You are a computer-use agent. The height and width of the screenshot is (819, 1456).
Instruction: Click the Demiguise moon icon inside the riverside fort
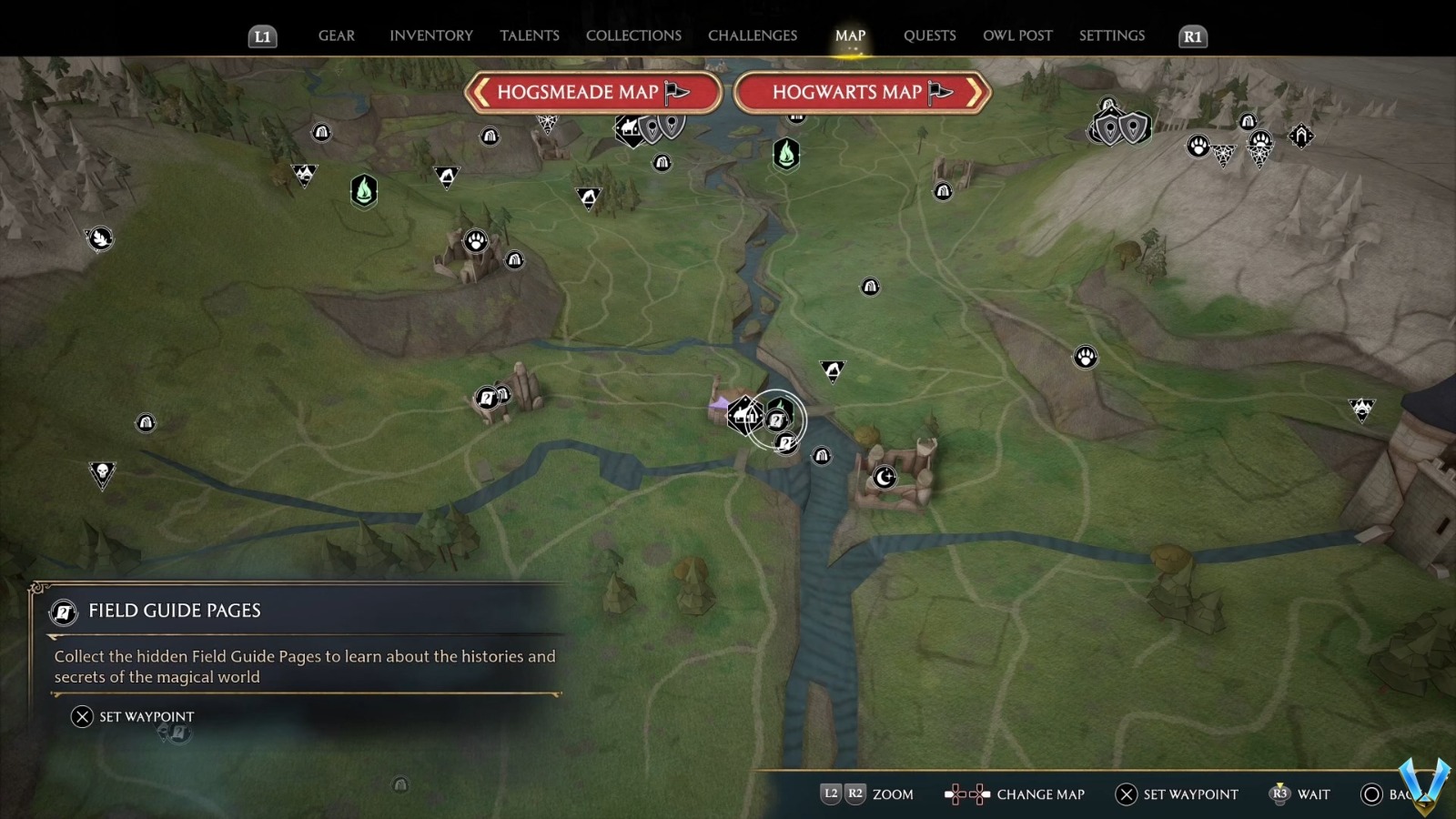tap(884, 476)
